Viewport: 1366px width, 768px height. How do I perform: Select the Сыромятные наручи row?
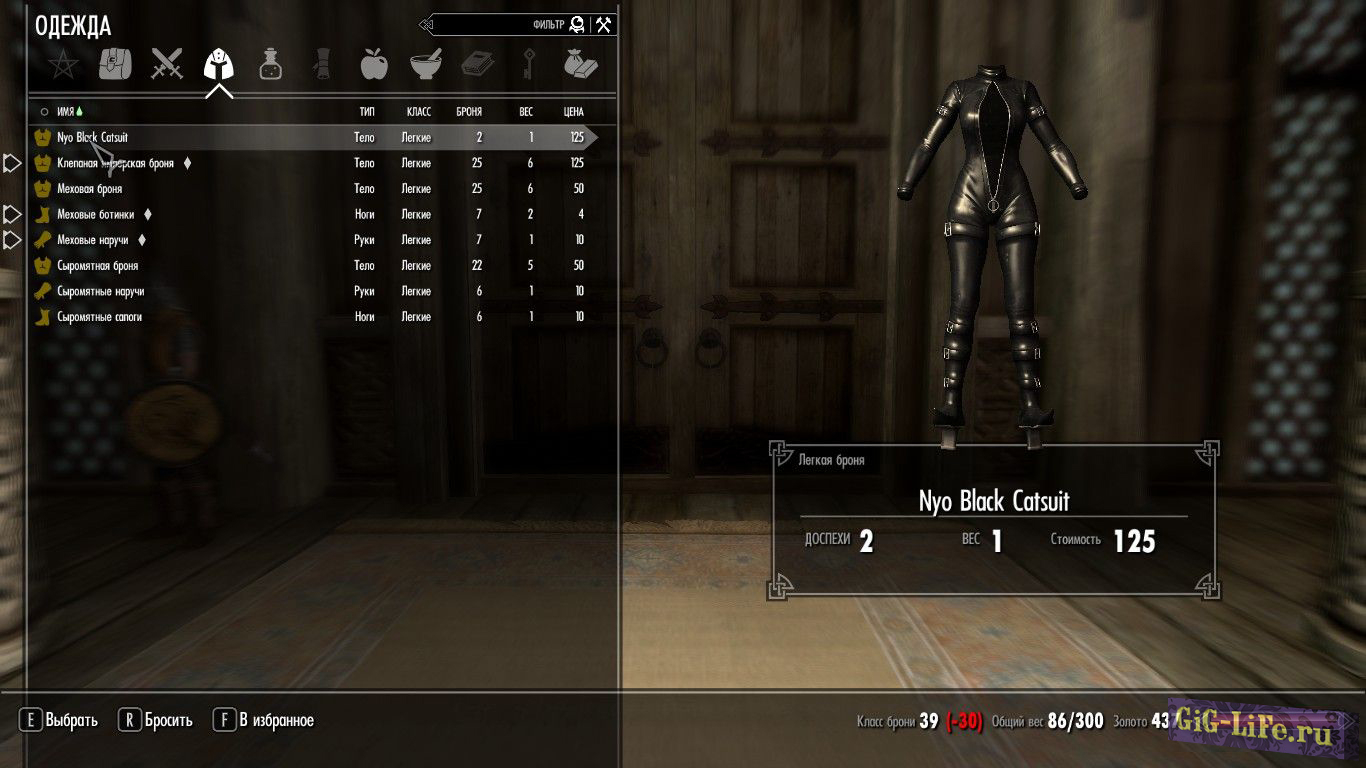click(101, 291)
